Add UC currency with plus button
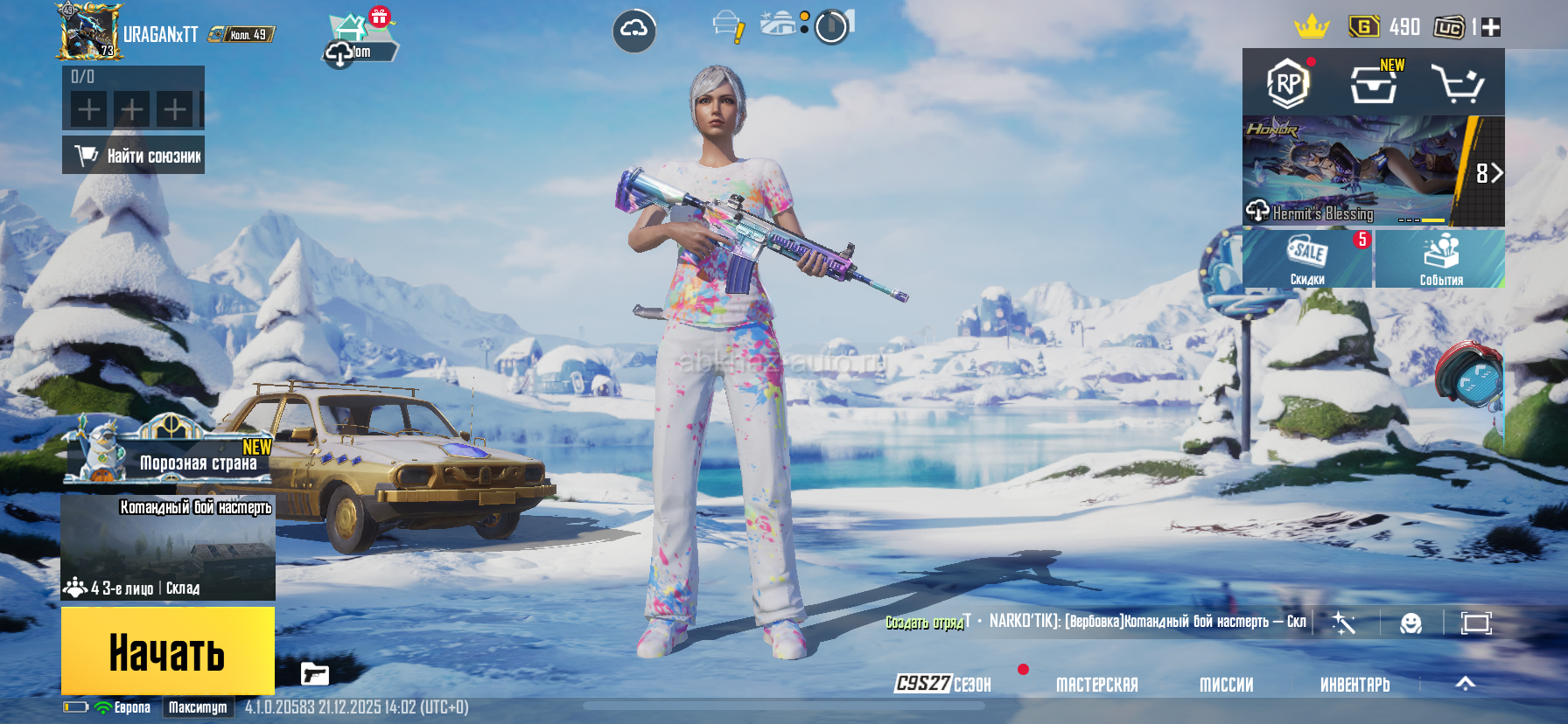 coord(1491,27)
